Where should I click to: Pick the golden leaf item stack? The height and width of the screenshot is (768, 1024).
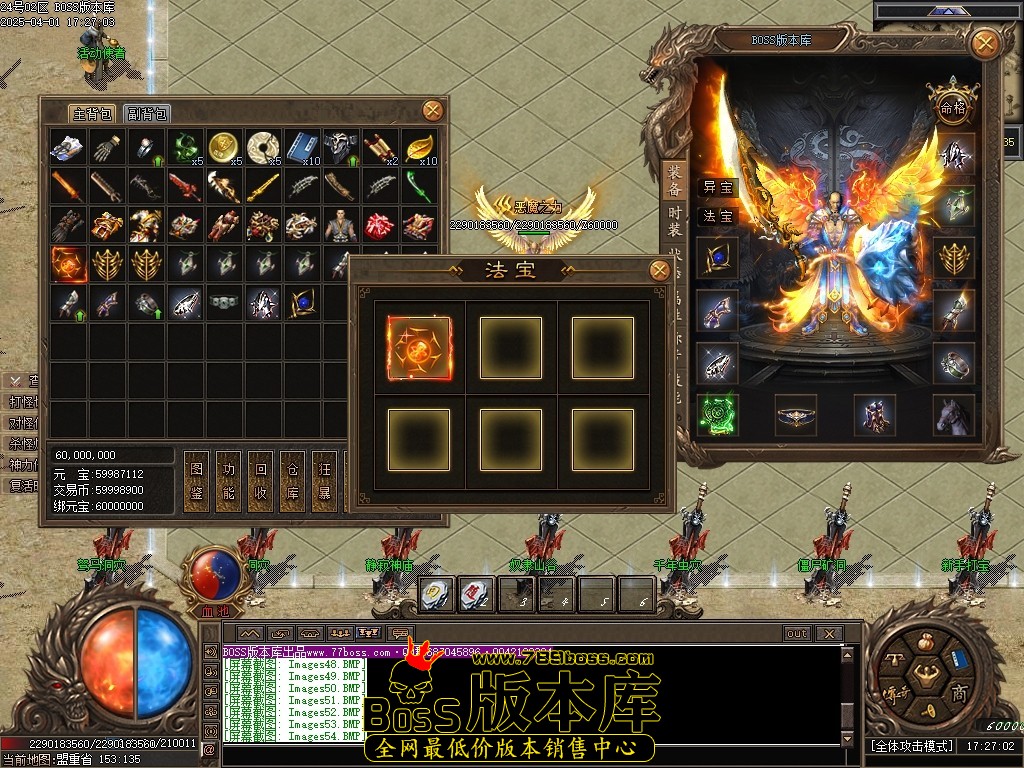pyautogui.click(x=419, y=147)
